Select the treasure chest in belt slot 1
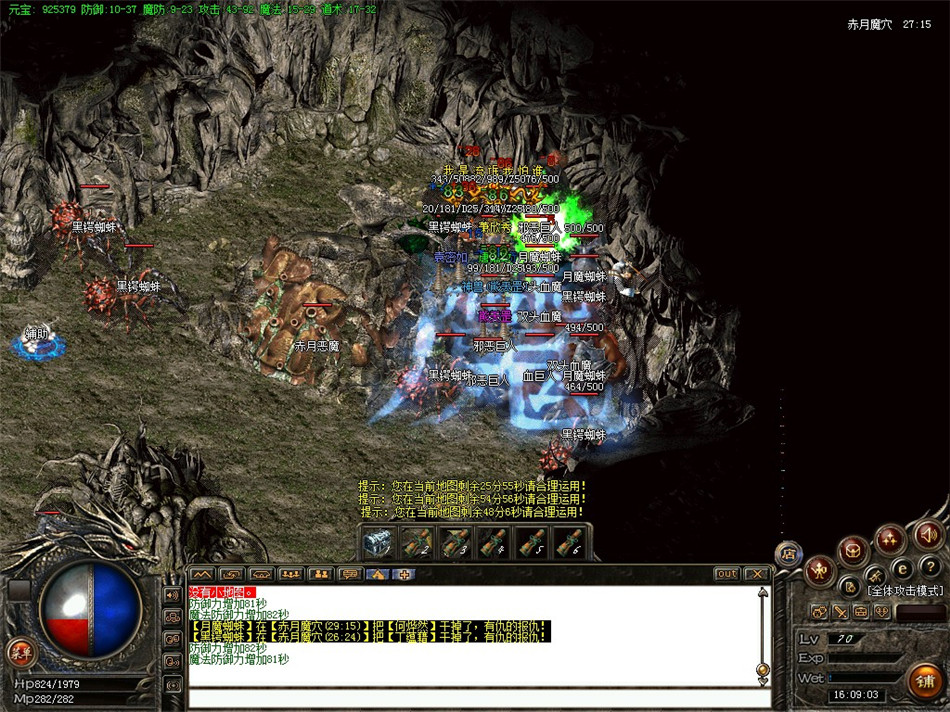Screen dimensions: 950x712 point(378,543)
